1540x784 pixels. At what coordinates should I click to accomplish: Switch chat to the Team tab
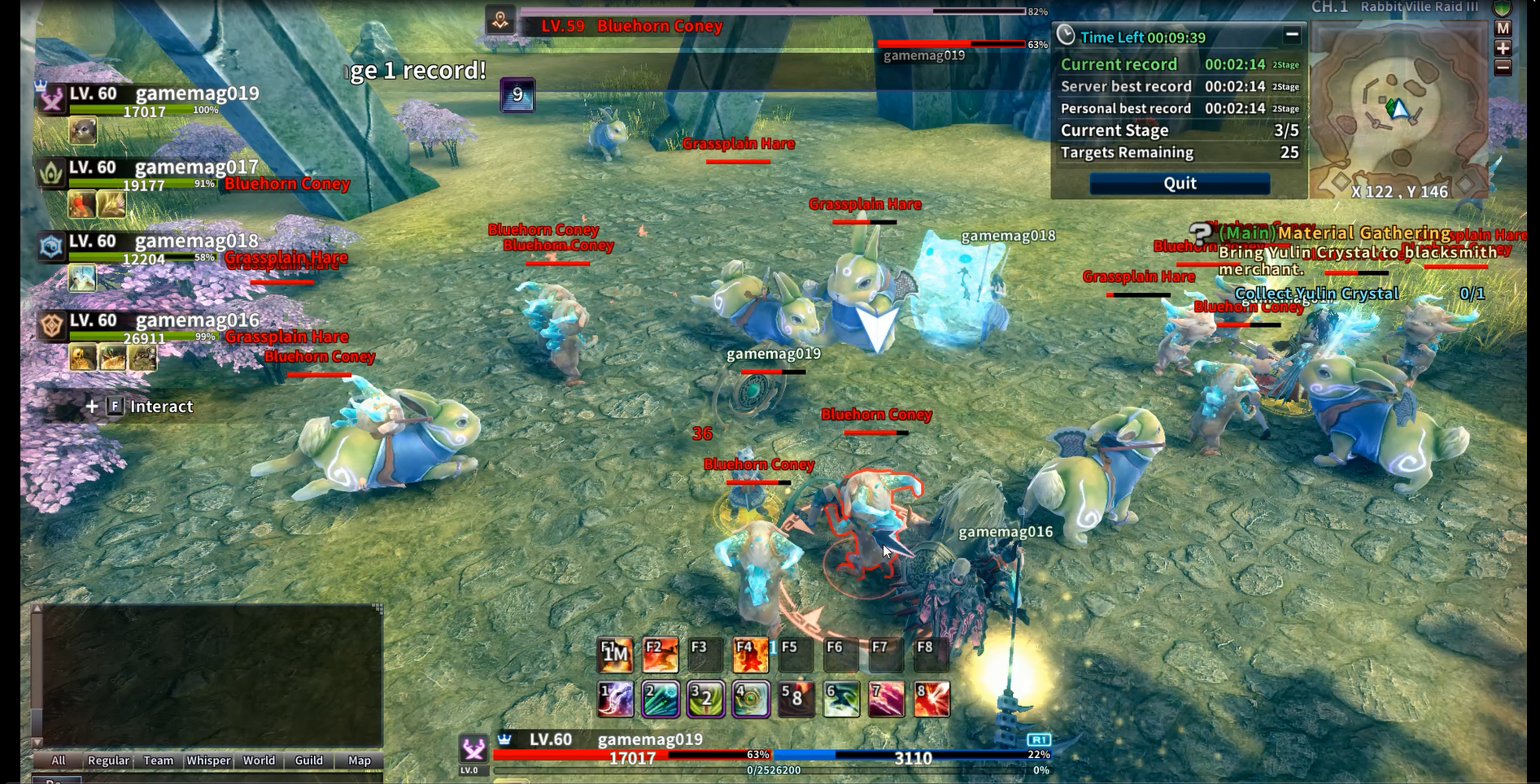(x=158, y=760)
